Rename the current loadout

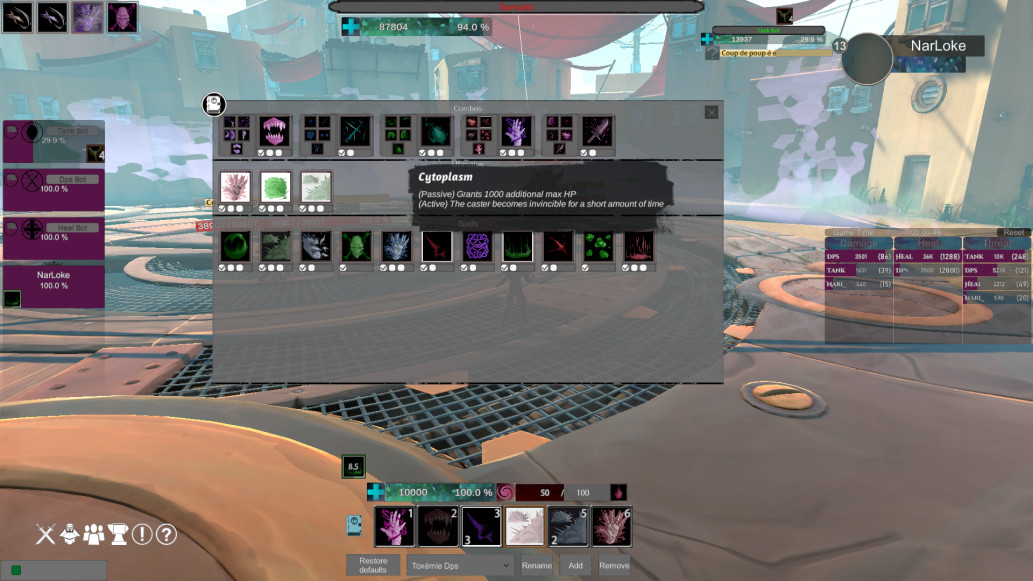(536, 565)
